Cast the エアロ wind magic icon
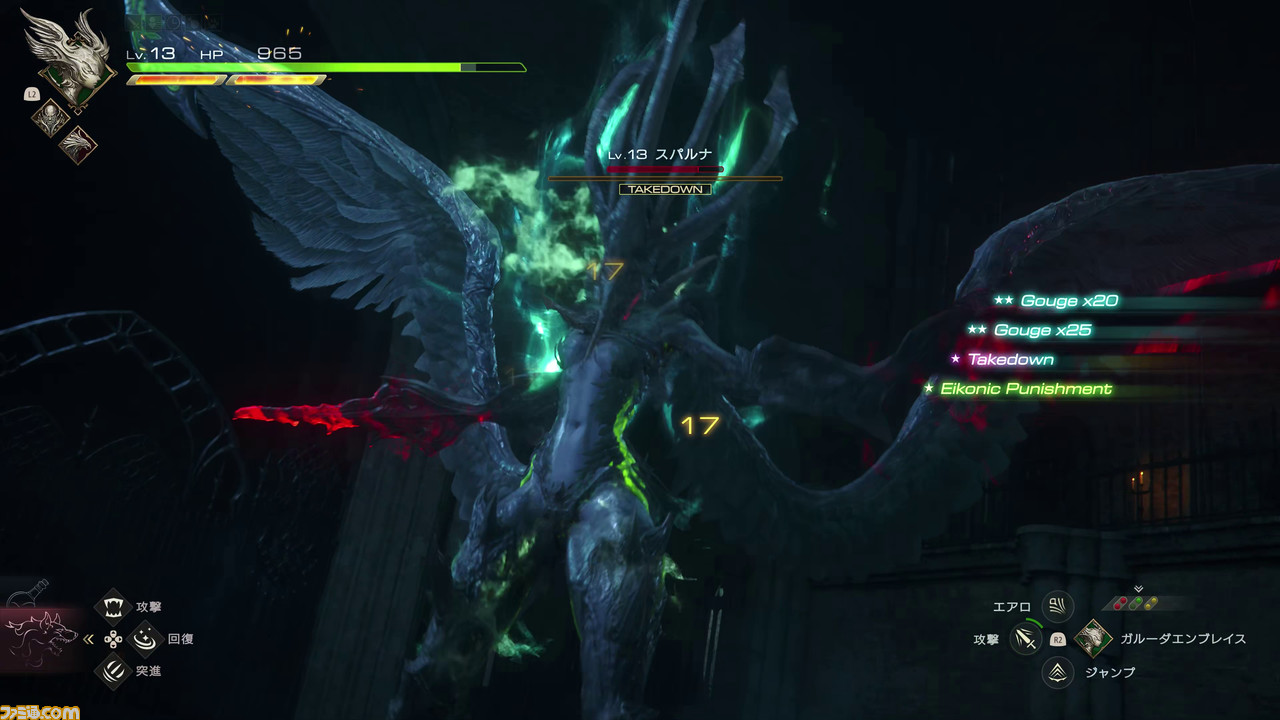The width and height of the screenshot is (1280, 720). point(1058,606)
